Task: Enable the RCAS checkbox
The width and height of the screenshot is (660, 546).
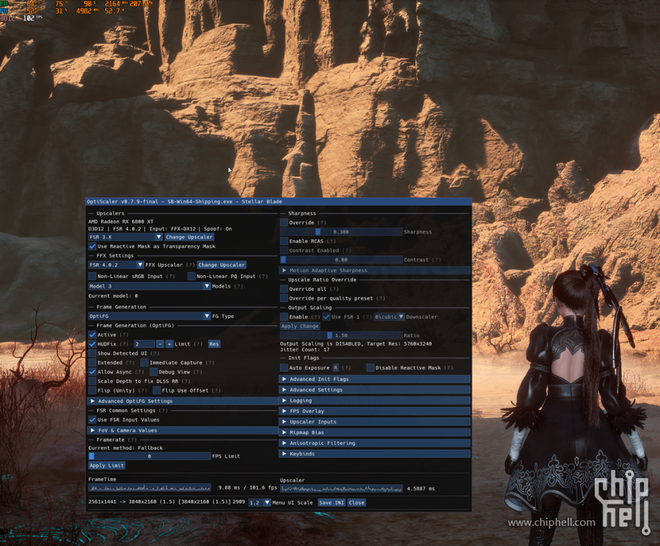Action: point(284,241)
